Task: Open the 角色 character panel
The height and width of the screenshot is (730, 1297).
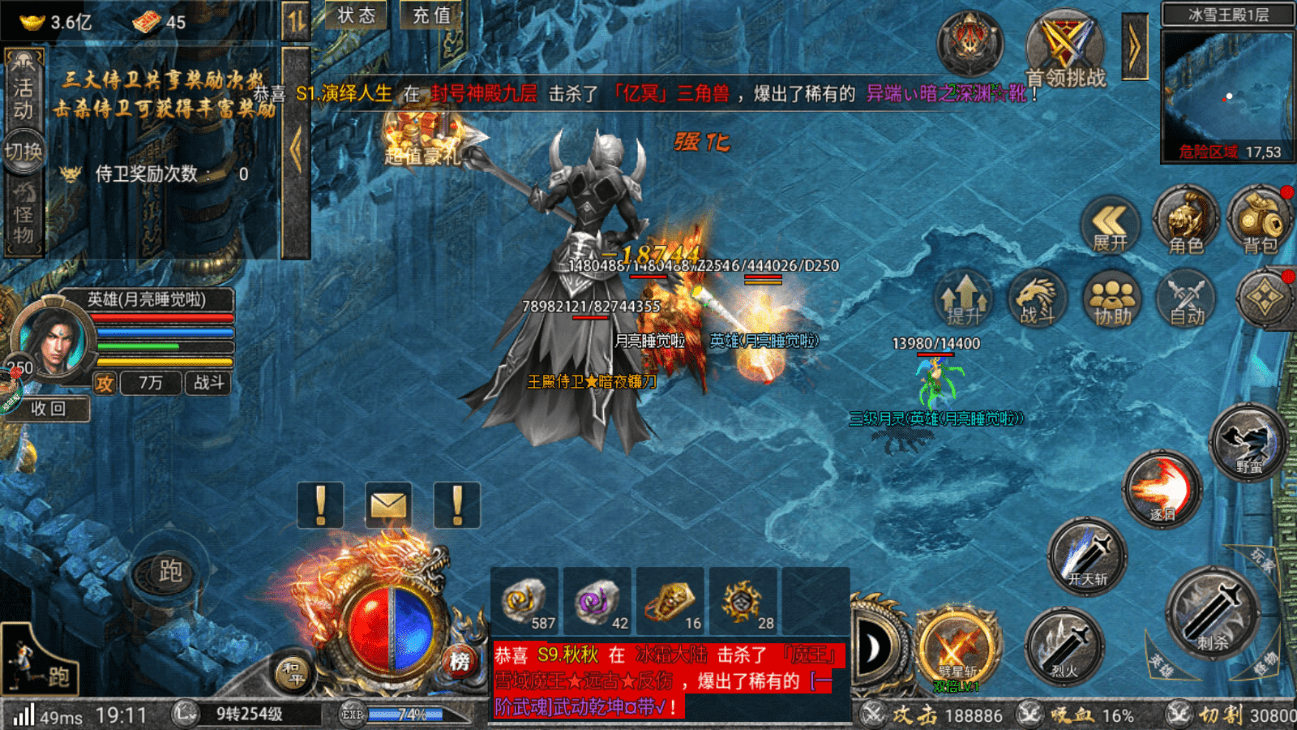Action: pos(1185,220)
